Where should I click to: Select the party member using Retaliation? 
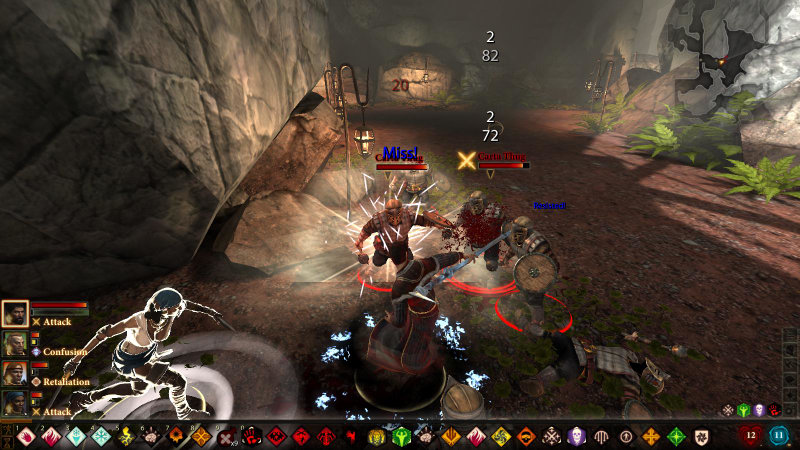point(15,374)
